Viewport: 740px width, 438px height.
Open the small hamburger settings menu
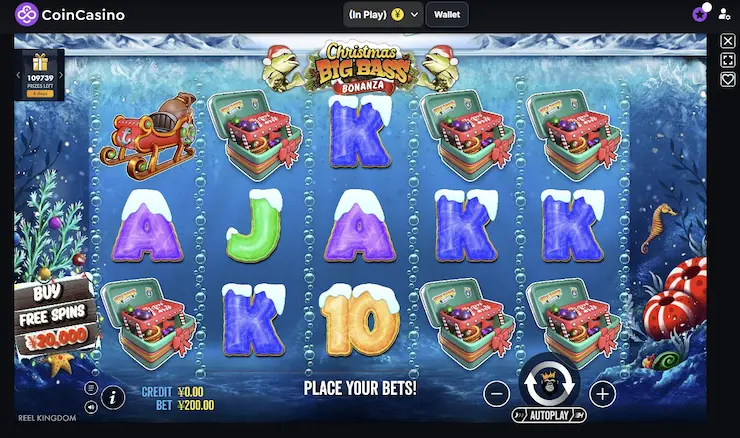coord(91,389)
